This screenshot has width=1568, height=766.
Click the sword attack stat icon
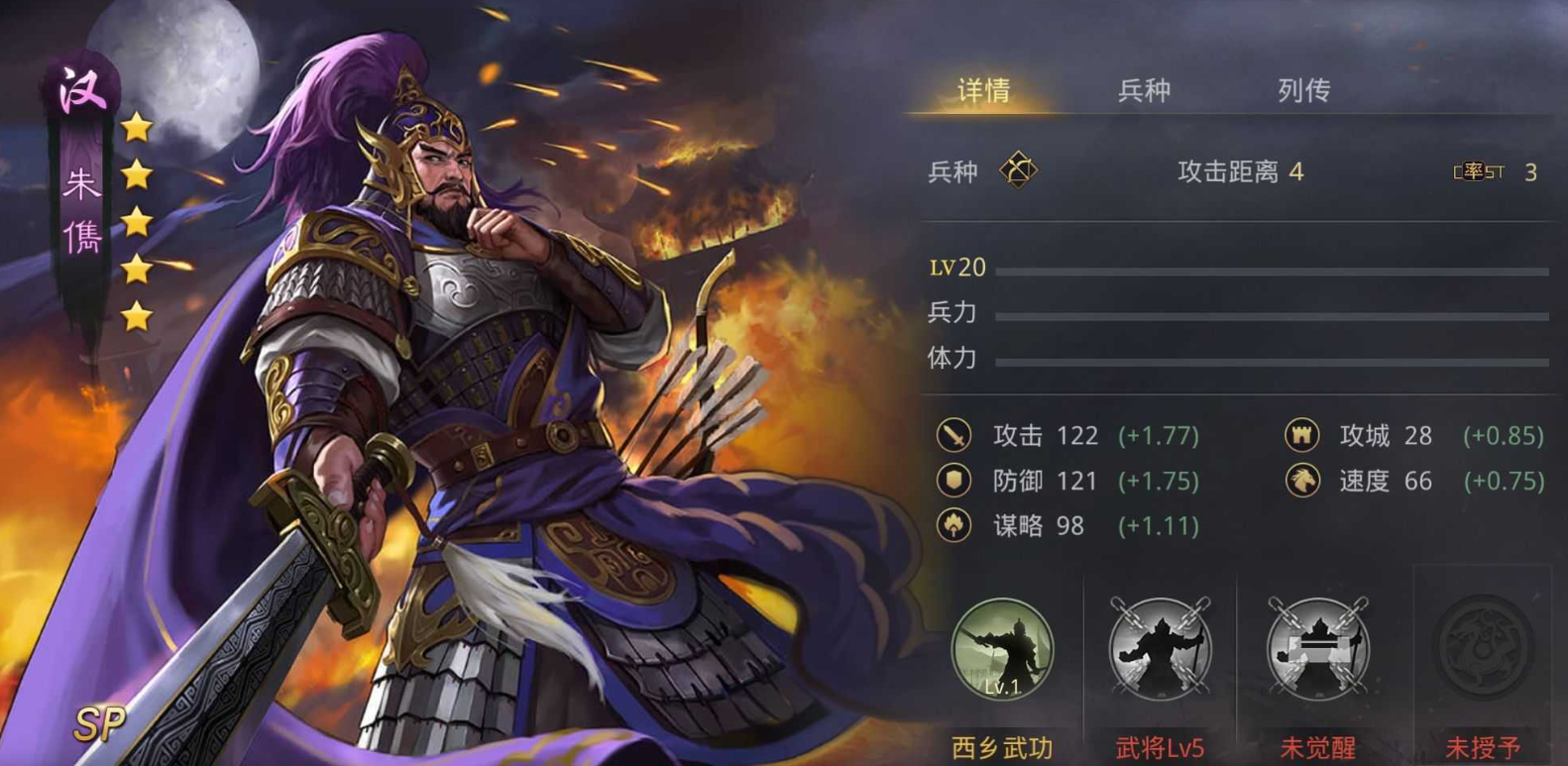coord(953,436)
